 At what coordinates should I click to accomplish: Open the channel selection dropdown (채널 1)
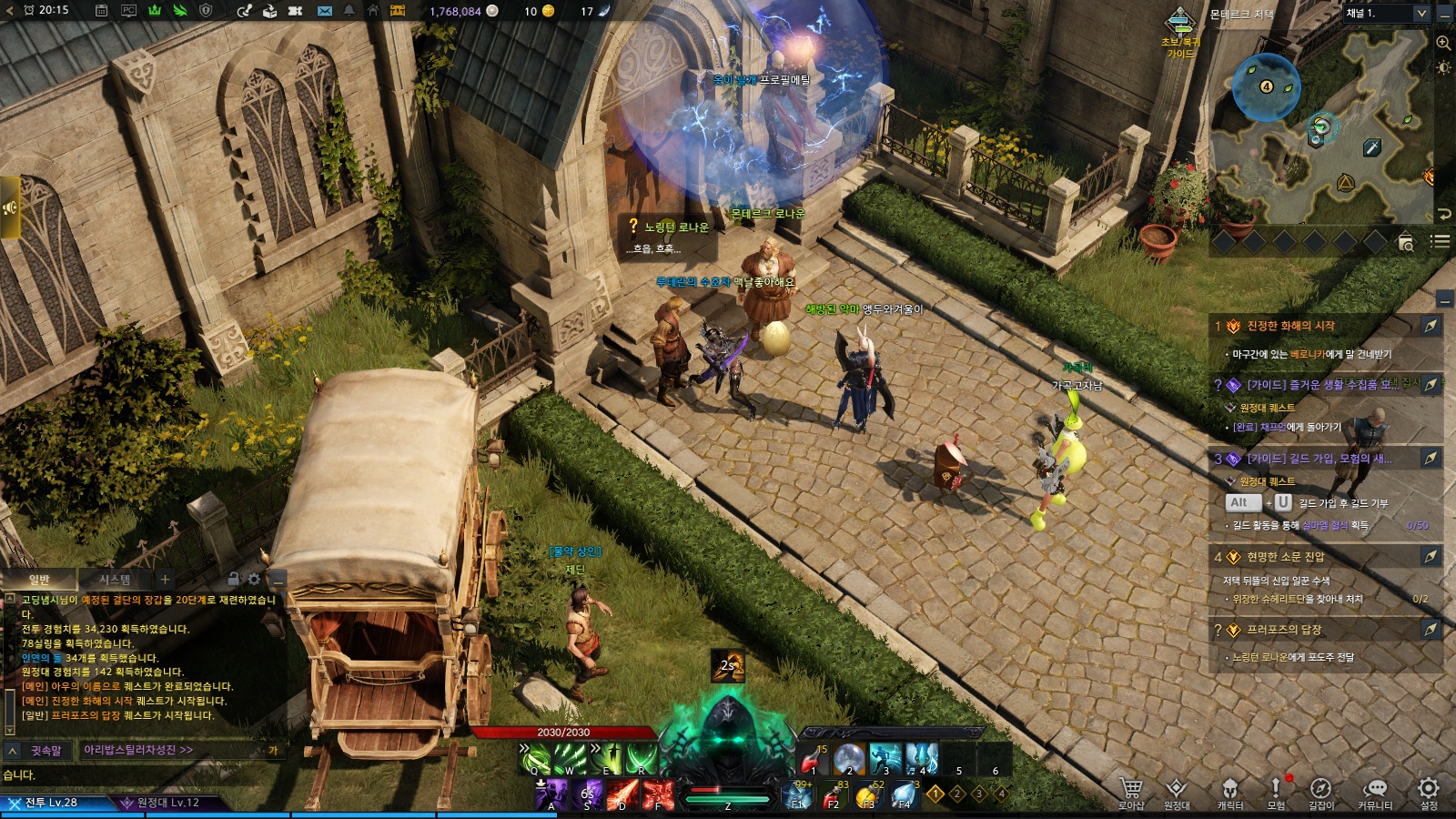click(x=1386, y=13)
